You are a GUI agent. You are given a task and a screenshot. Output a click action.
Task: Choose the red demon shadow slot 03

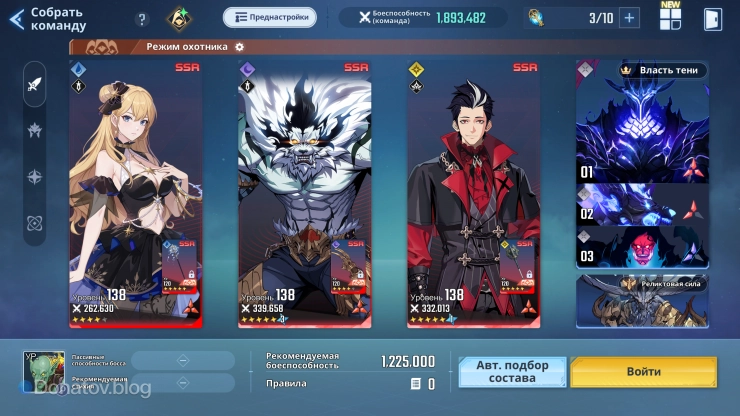coord(642,248)
